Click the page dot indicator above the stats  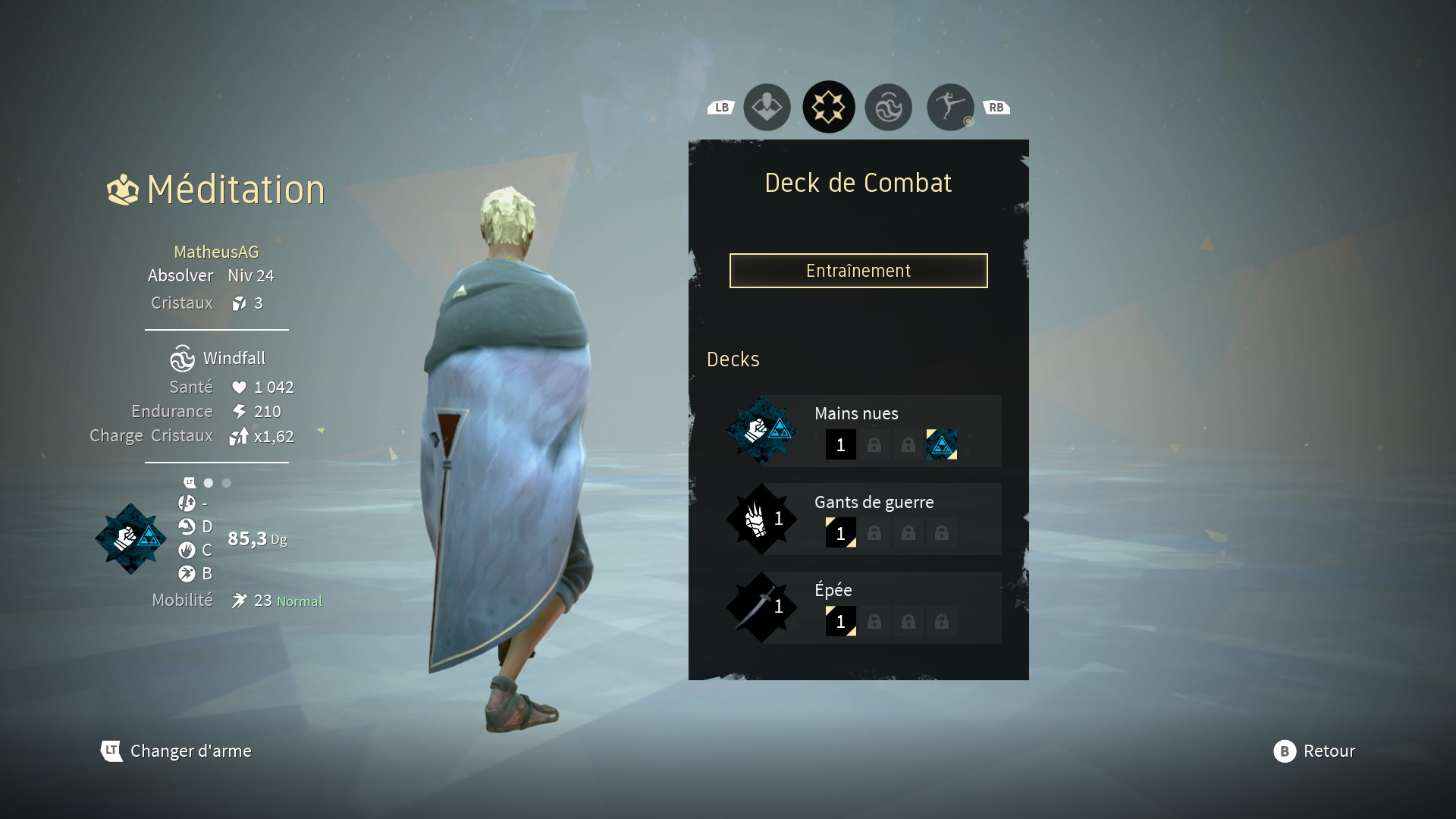click(209, 482)
